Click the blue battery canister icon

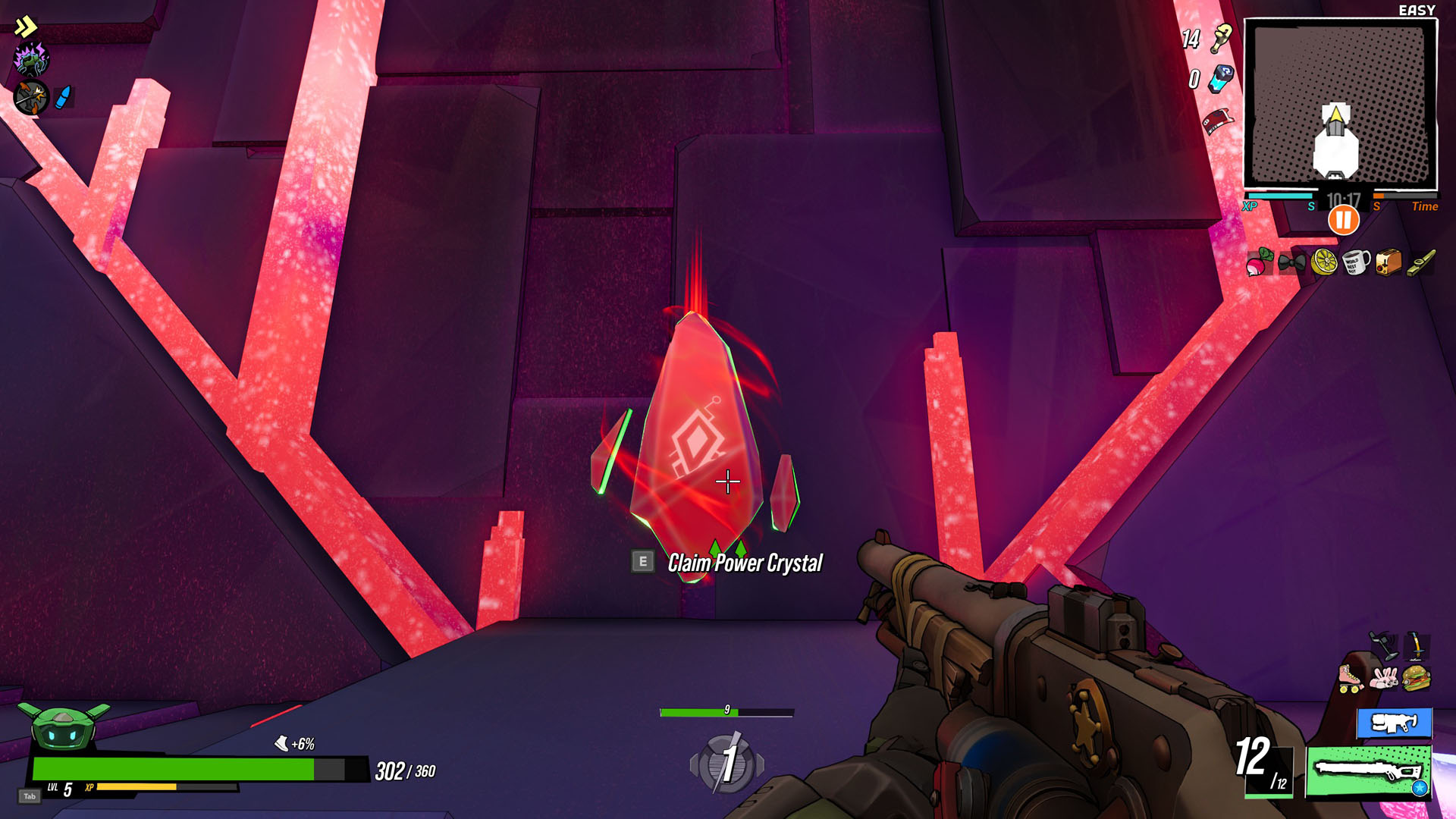[x=1221, y=78]
